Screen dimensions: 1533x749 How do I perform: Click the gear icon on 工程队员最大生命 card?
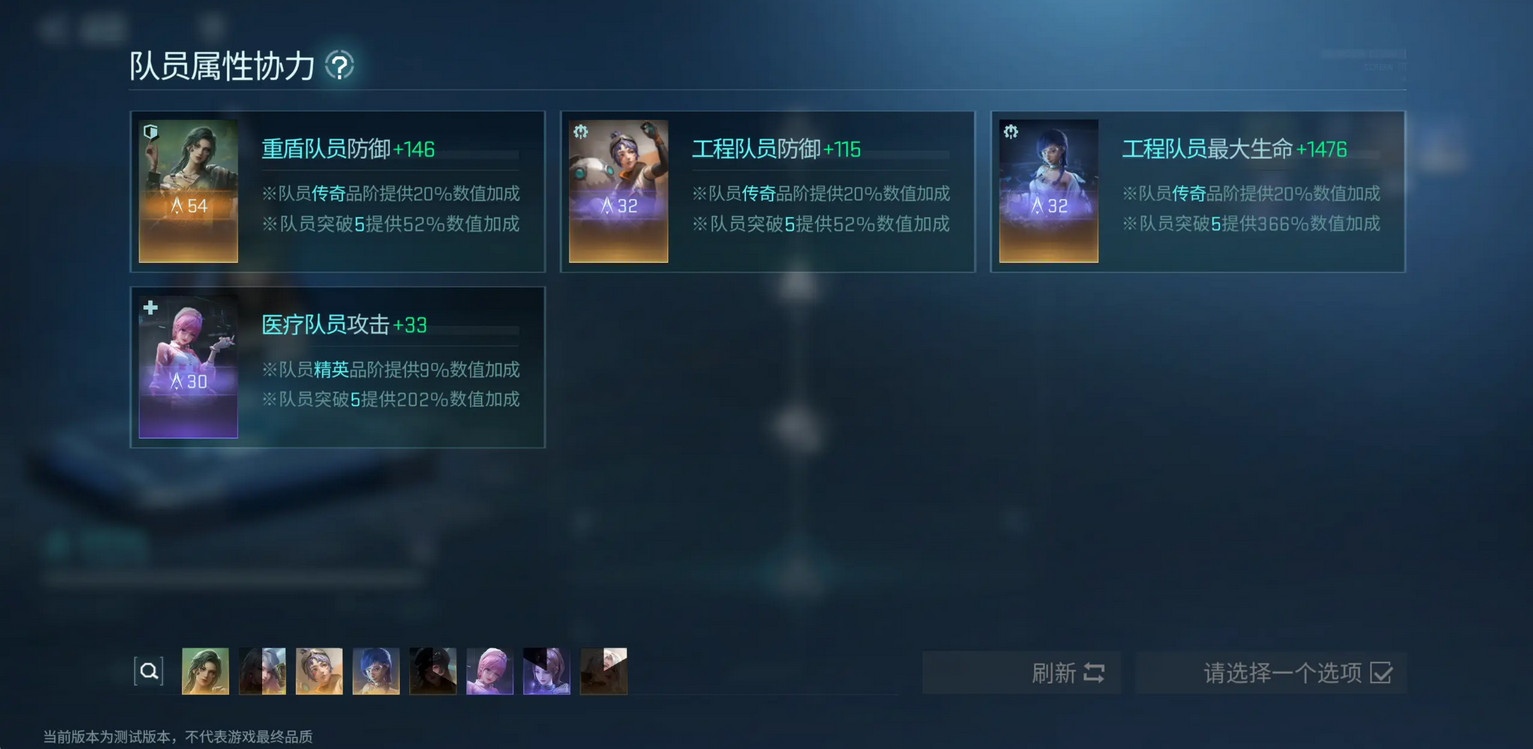1011,130
